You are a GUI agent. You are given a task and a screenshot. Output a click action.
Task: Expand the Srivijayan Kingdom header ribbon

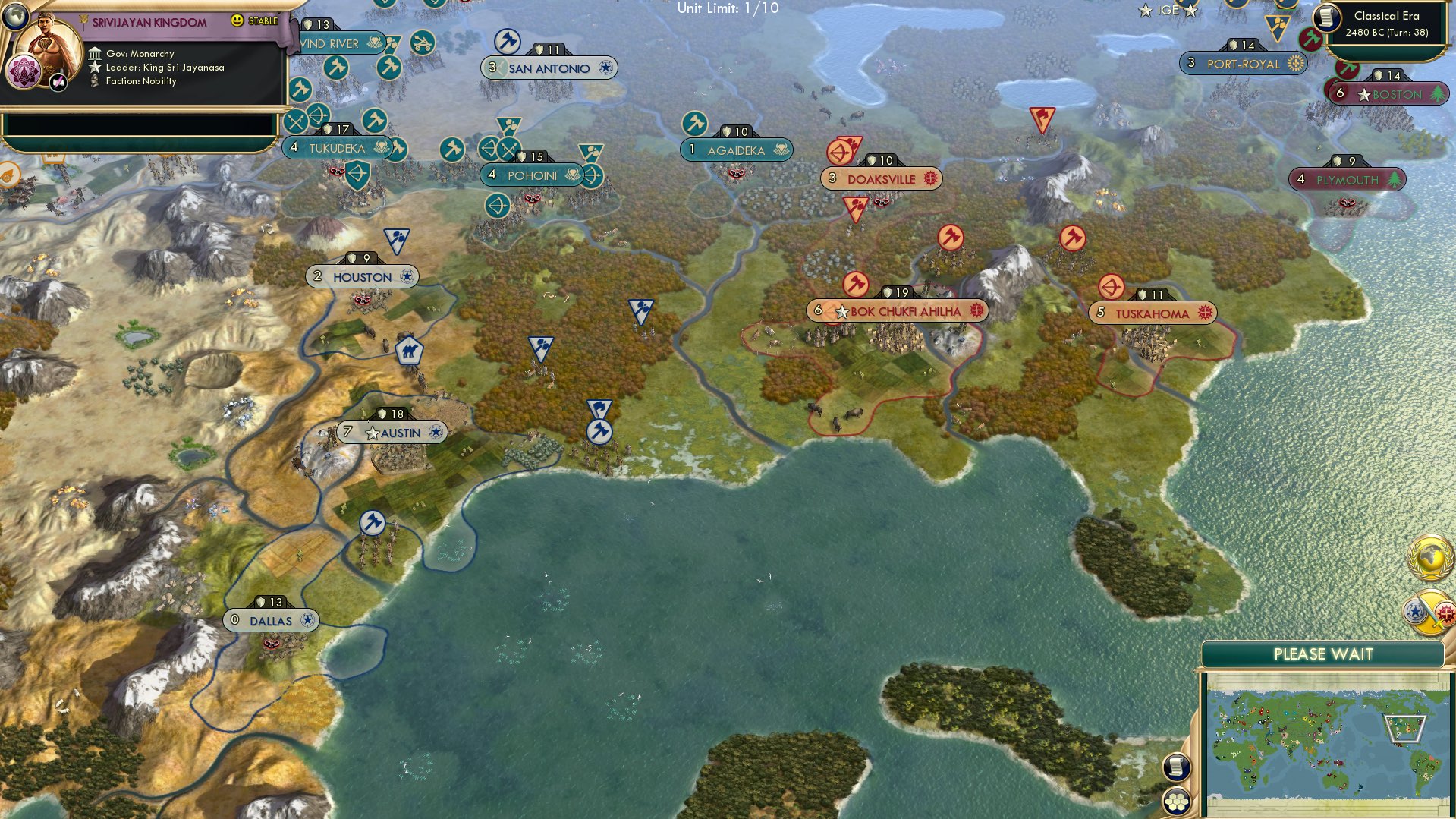pos(150,22)
